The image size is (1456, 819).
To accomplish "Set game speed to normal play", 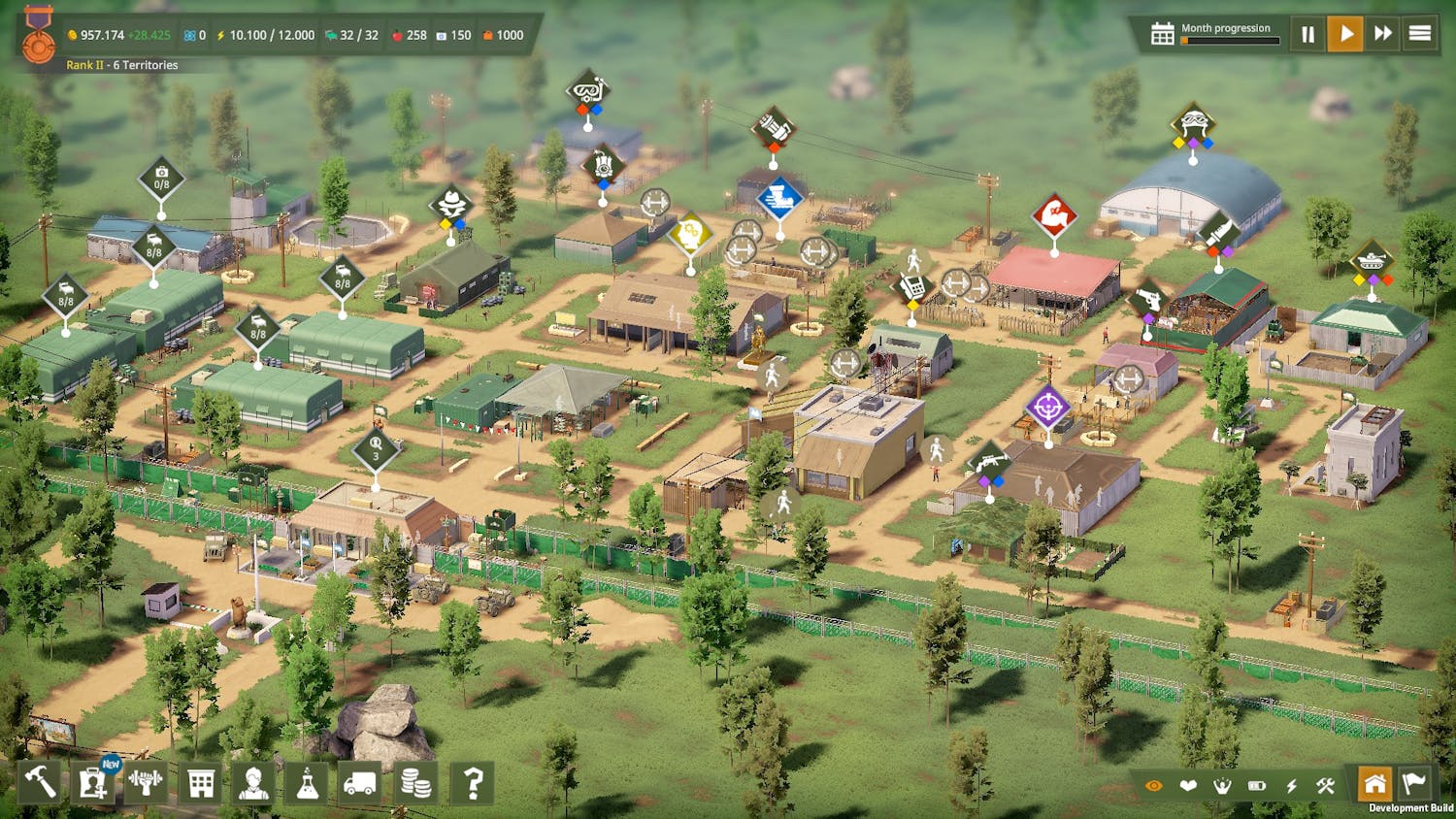I will point(1345,35).
